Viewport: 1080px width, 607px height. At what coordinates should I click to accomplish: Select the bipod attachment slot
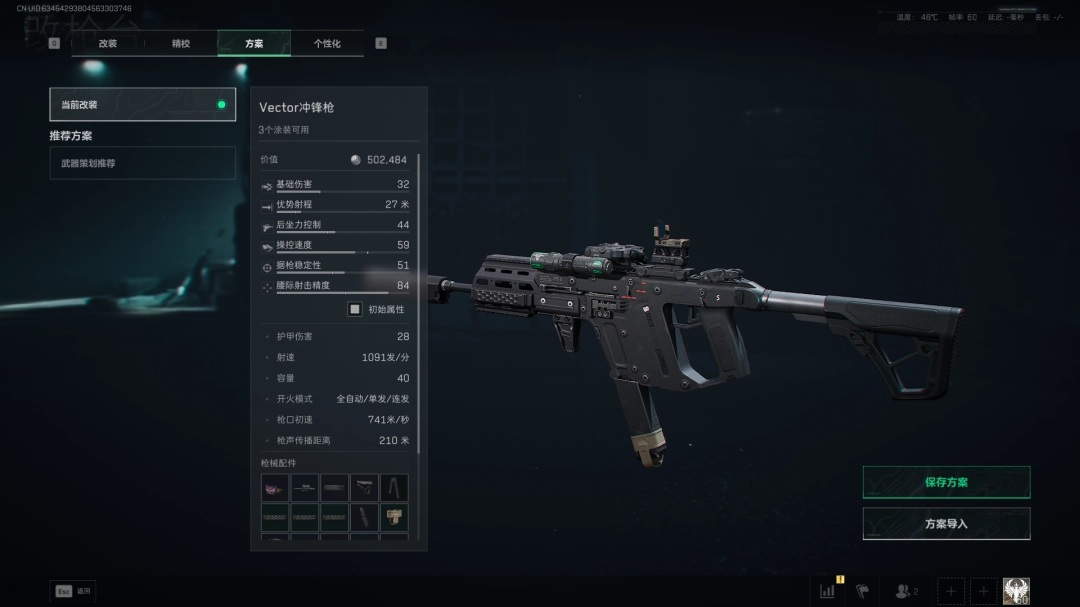tap(394, 488)
